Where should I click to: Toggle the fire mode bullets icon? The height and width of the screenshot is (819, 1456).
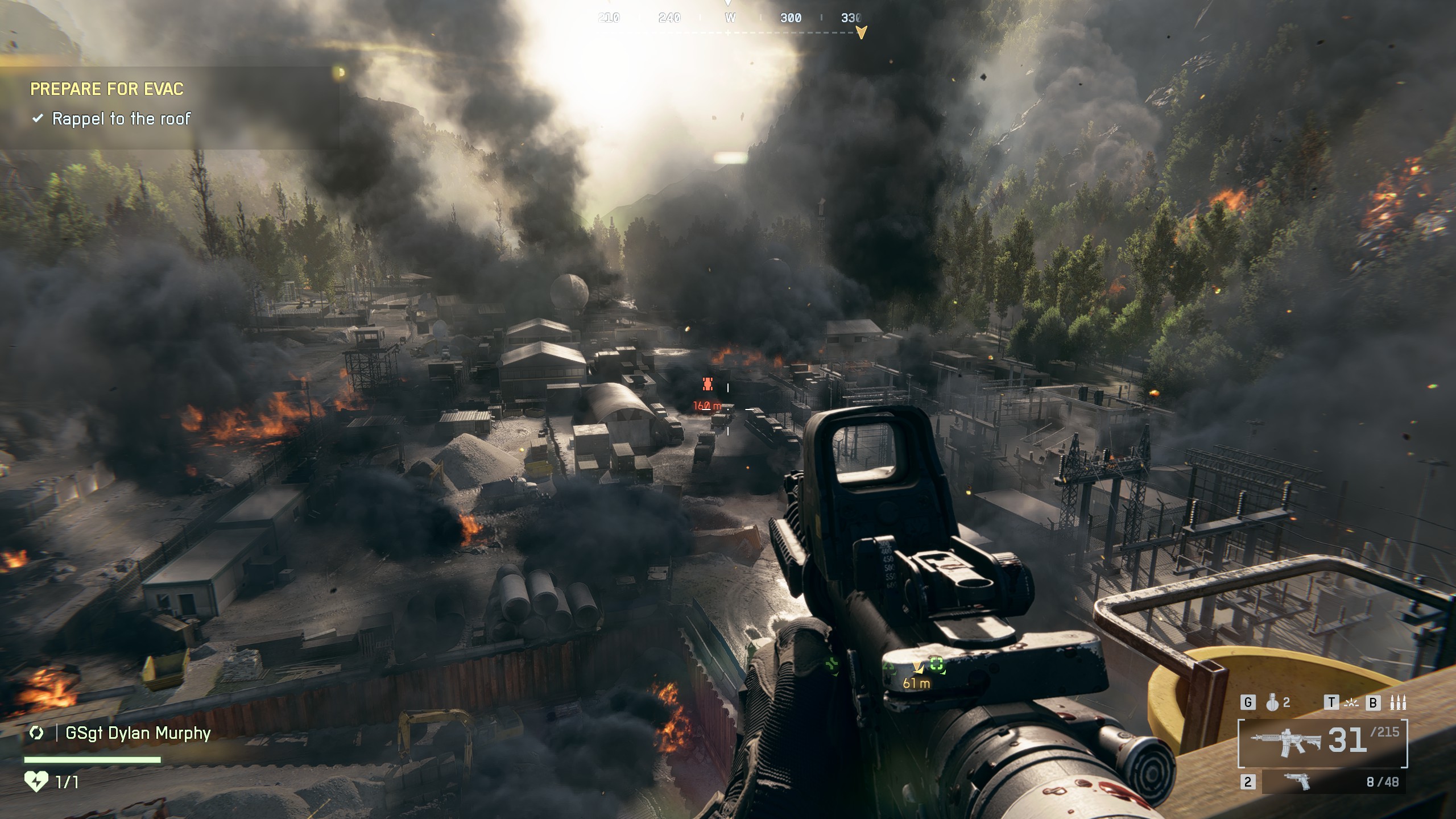pyautogui.click(x=1397, y=703)
